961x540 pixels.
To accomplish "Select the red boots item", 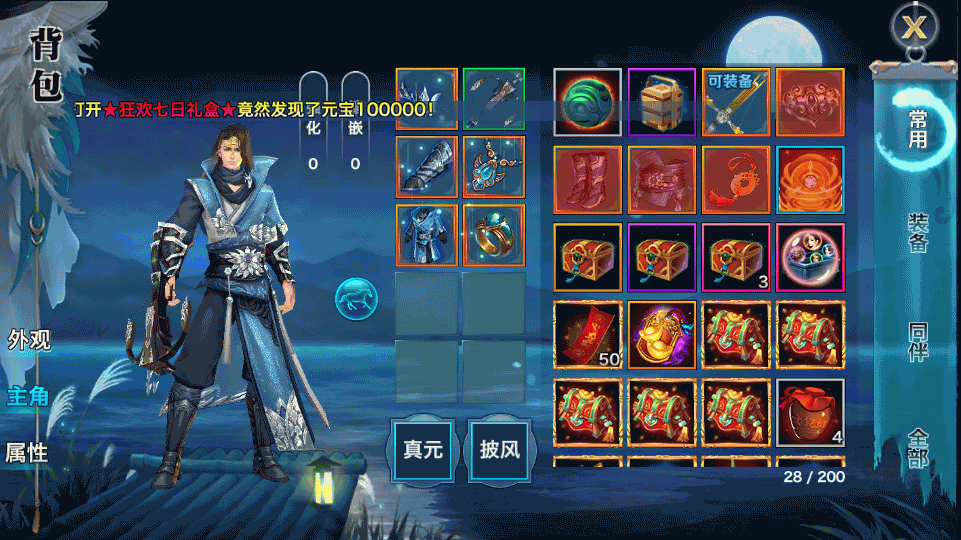I will [x=588, y=180].
